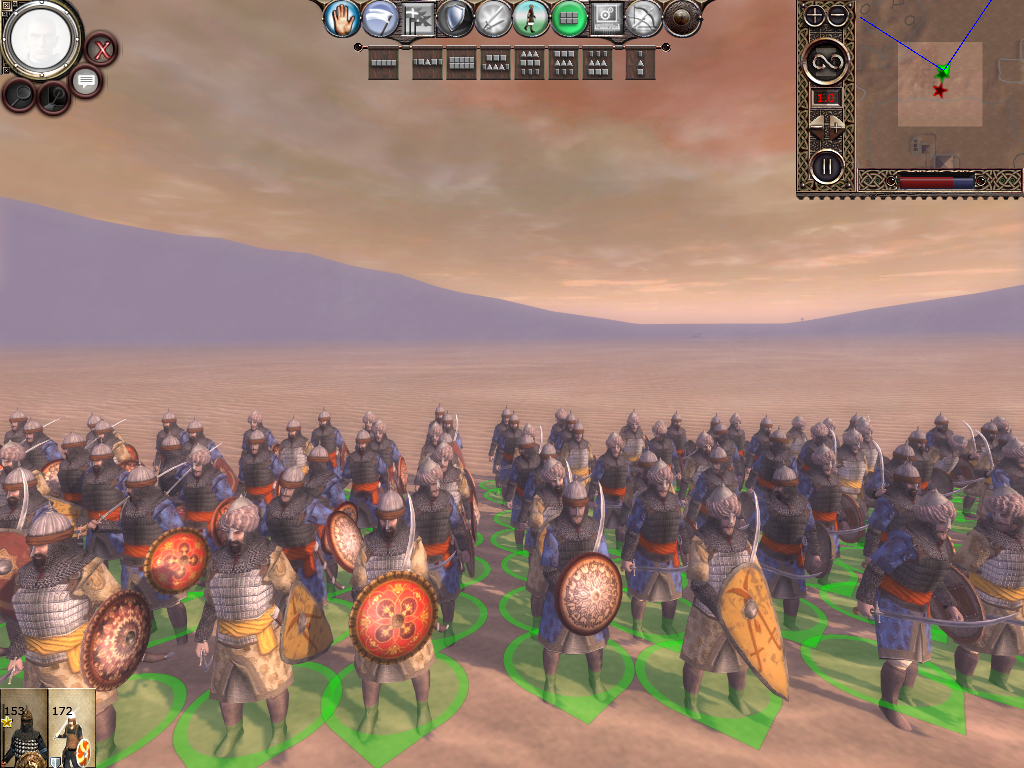This screenshot has height=768, width=1024.
Task: Select the crossed swords melee icon
Action: (493, 18)
